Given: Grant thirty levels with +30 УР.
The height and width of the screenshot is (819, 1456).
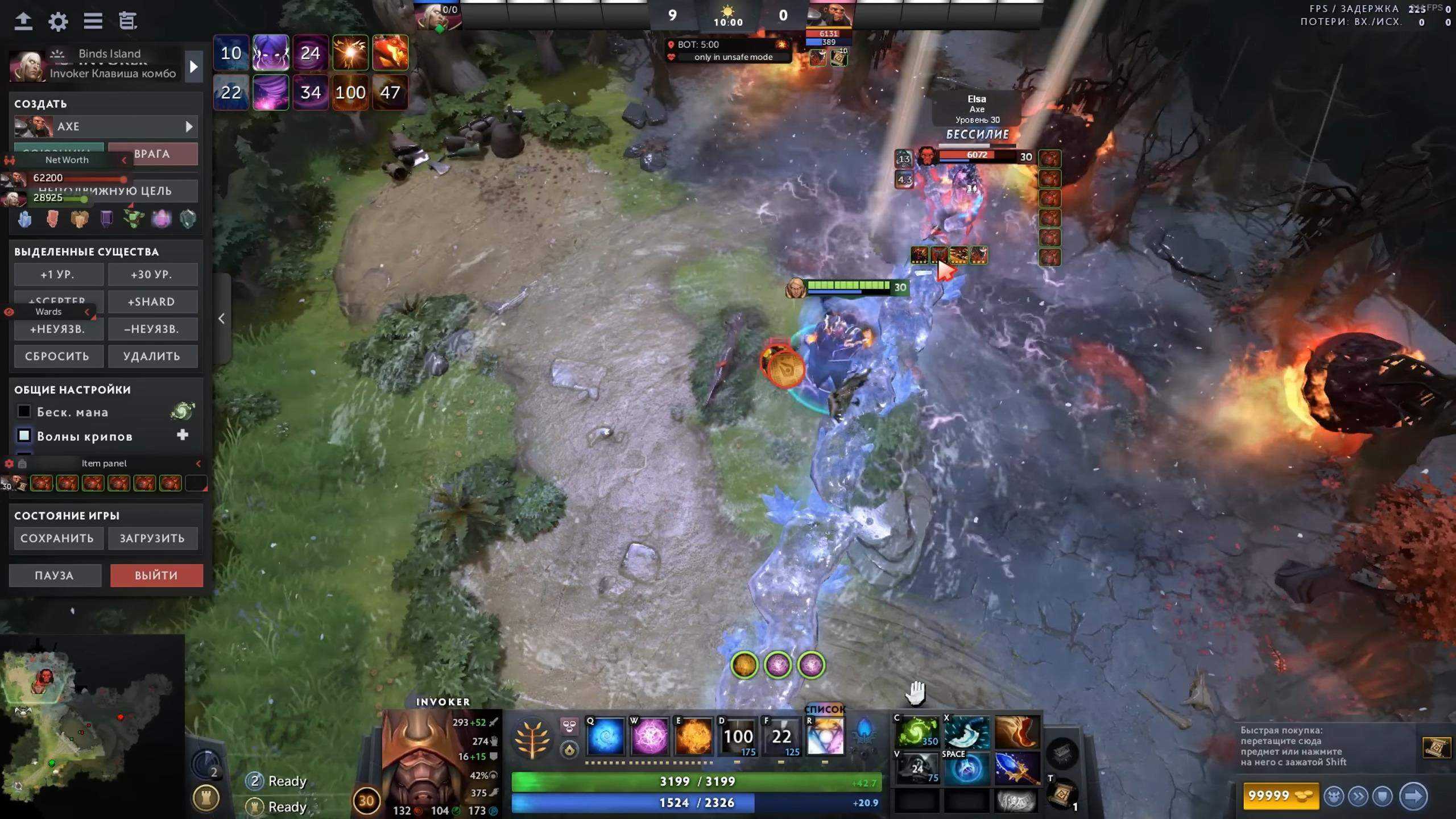Looking at the screenshot, I should (x=152, y=275).
